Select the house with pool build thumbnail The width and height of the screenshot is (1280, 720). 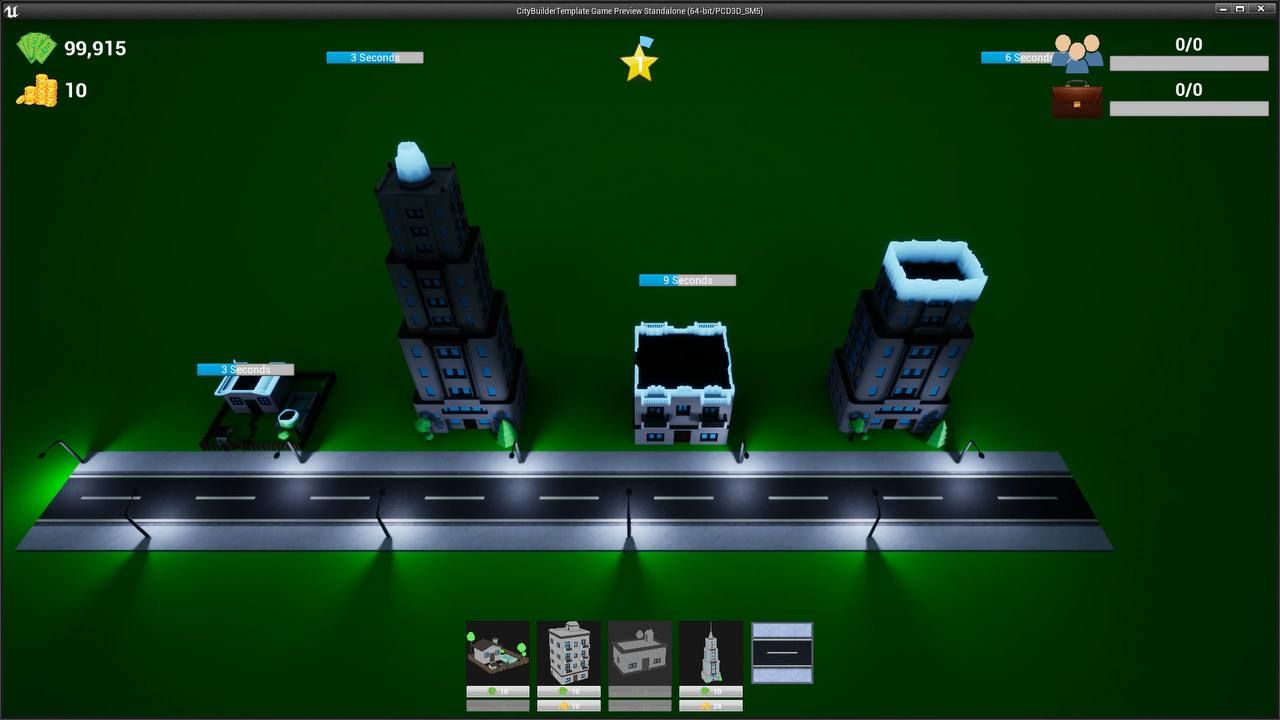click(x=497, y=650)
